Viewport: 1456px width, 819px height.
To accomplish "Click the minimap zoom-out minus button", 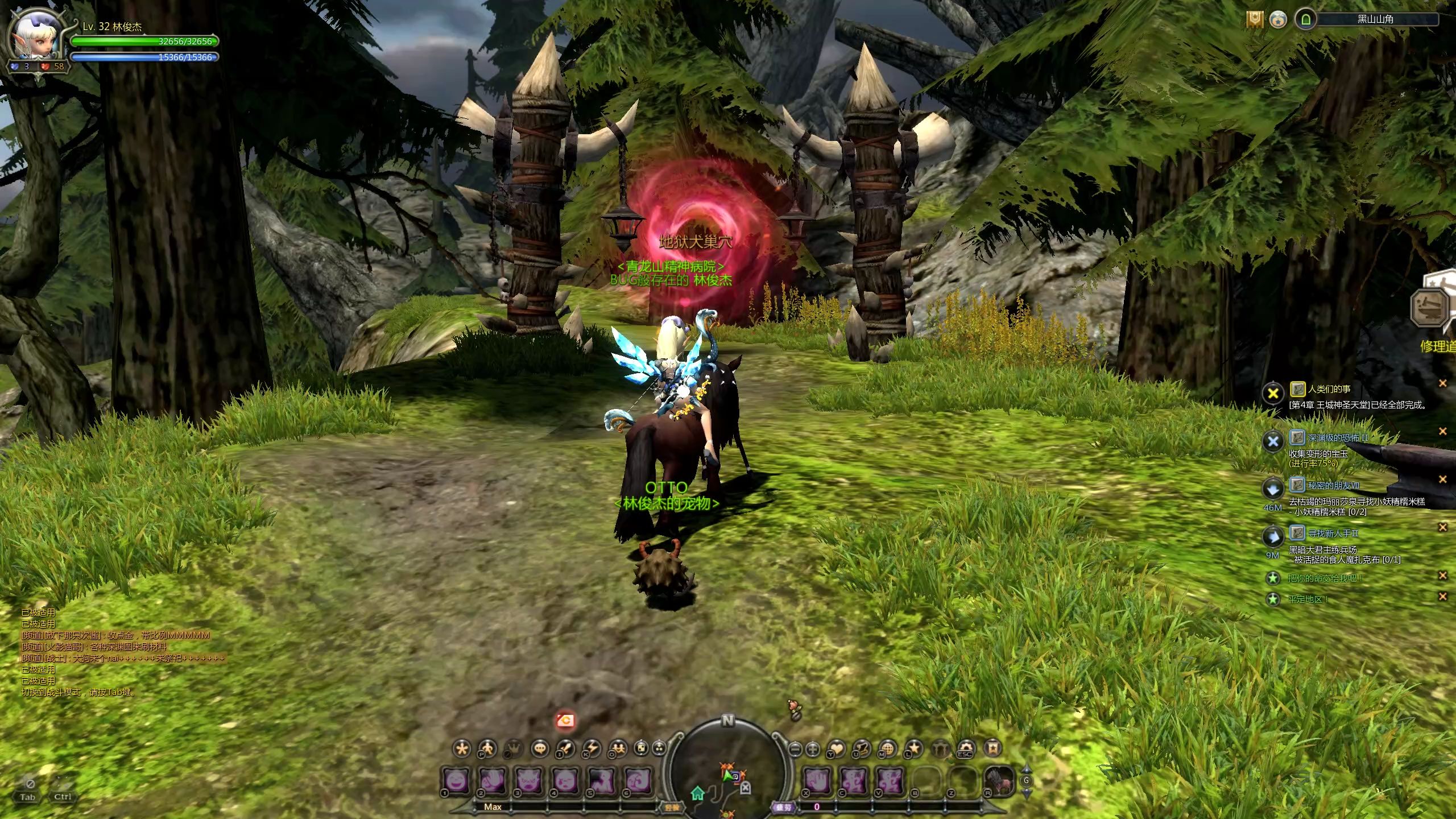I will point(796,749).
